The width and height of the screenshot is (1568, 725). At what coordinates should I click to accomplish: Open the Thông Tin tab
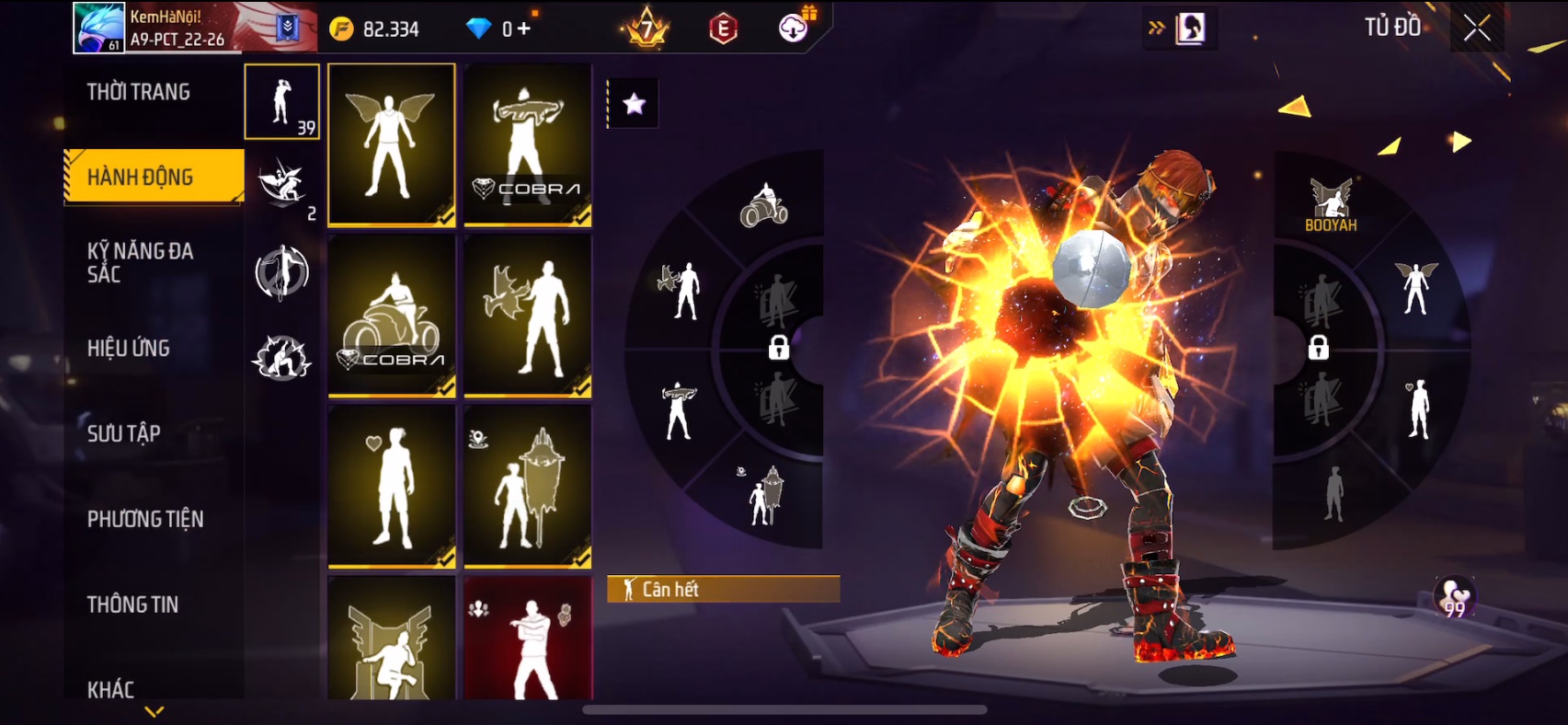click(133, 604)
